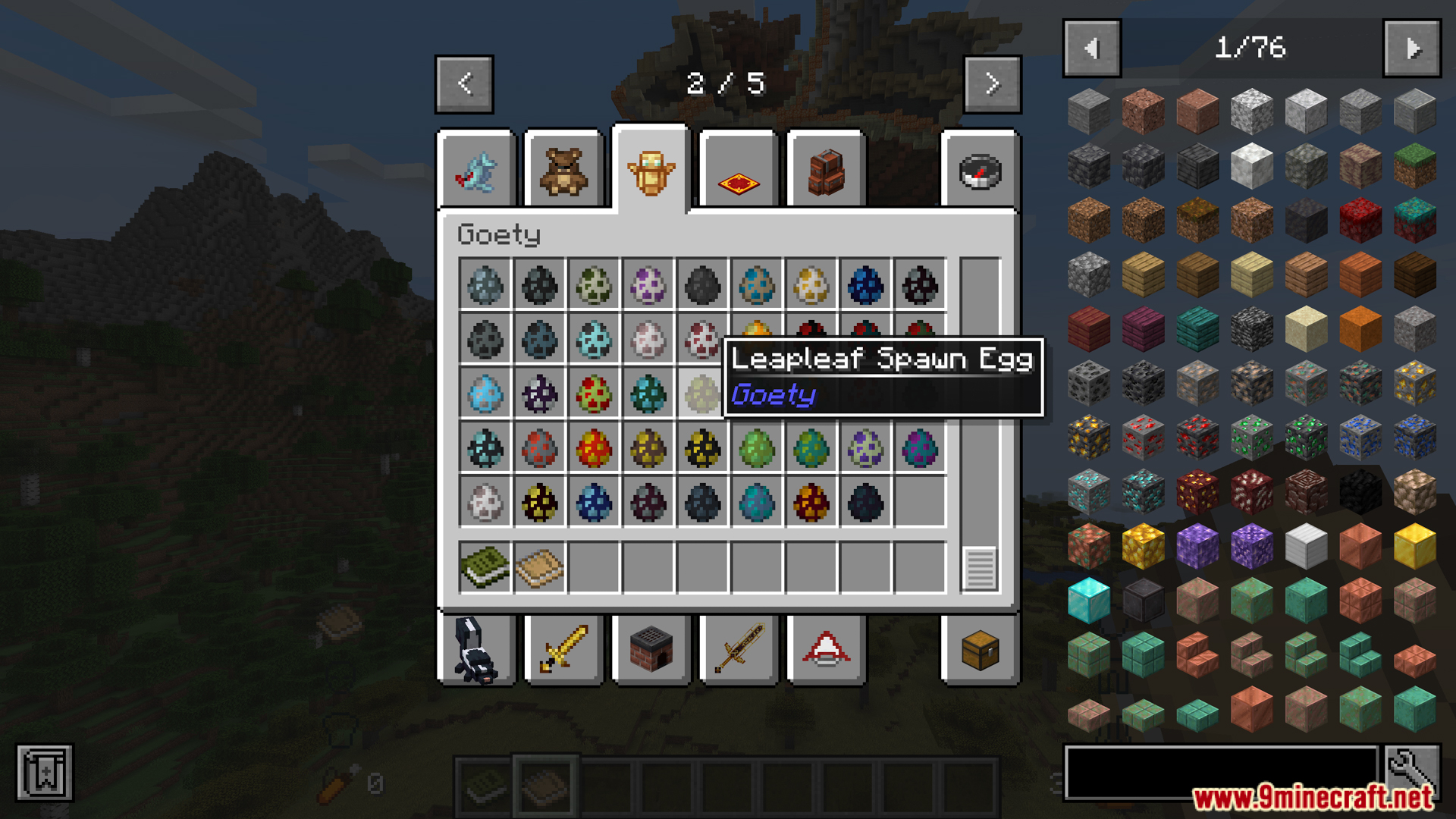Open the brown backpack tab
Viewport: 1456px width, 819px height.
826,171
